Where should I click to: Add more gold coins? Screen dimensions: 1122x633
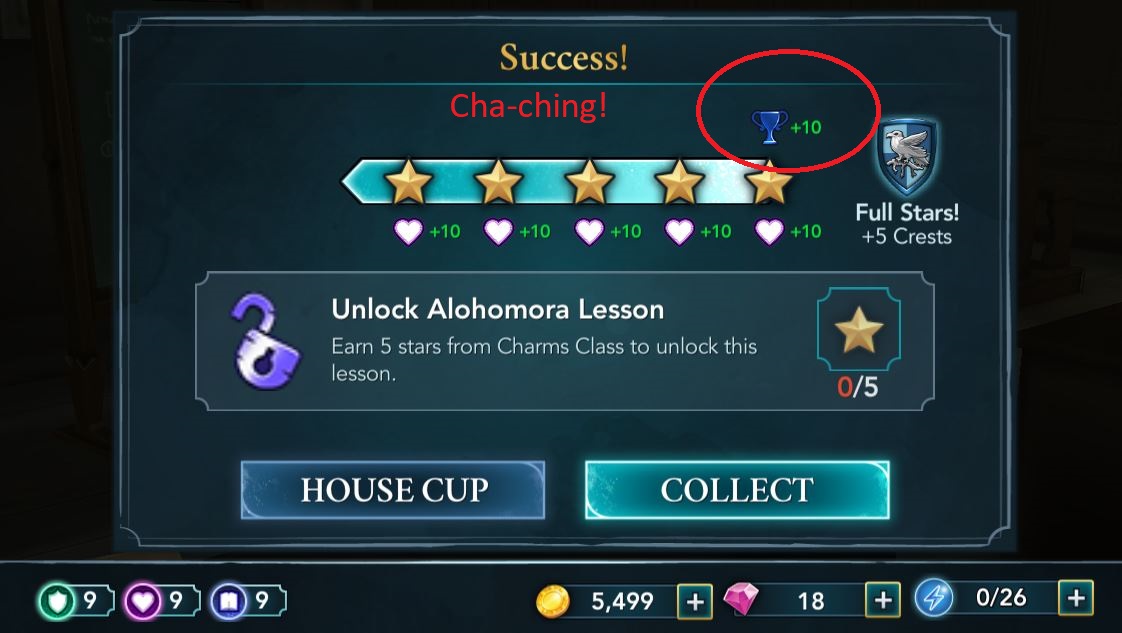694,600
